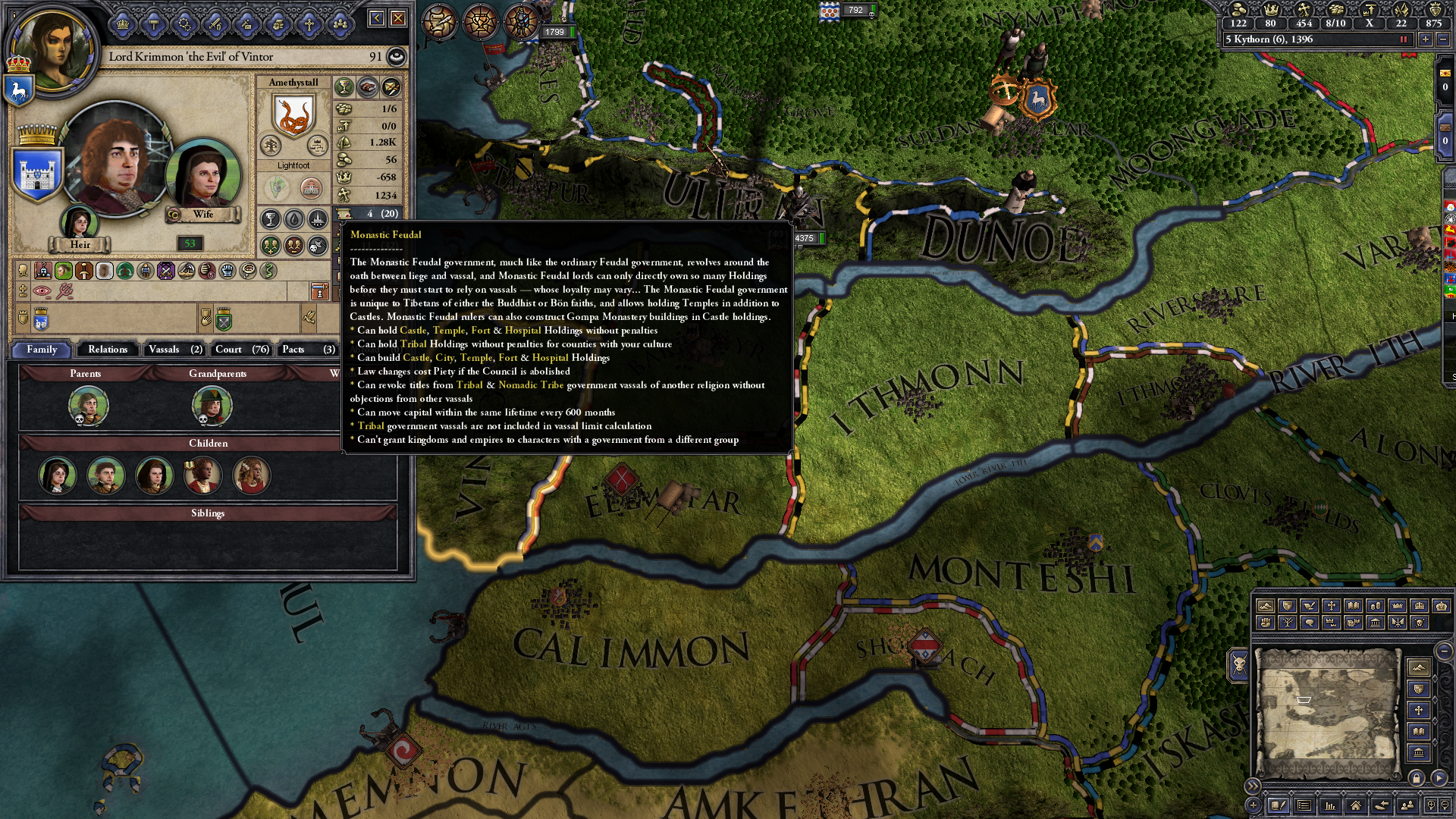Toggle pause on the date bar
Image resolution: width=1456 pixels, height=819 pixels.
click(x=1403, y=39)
